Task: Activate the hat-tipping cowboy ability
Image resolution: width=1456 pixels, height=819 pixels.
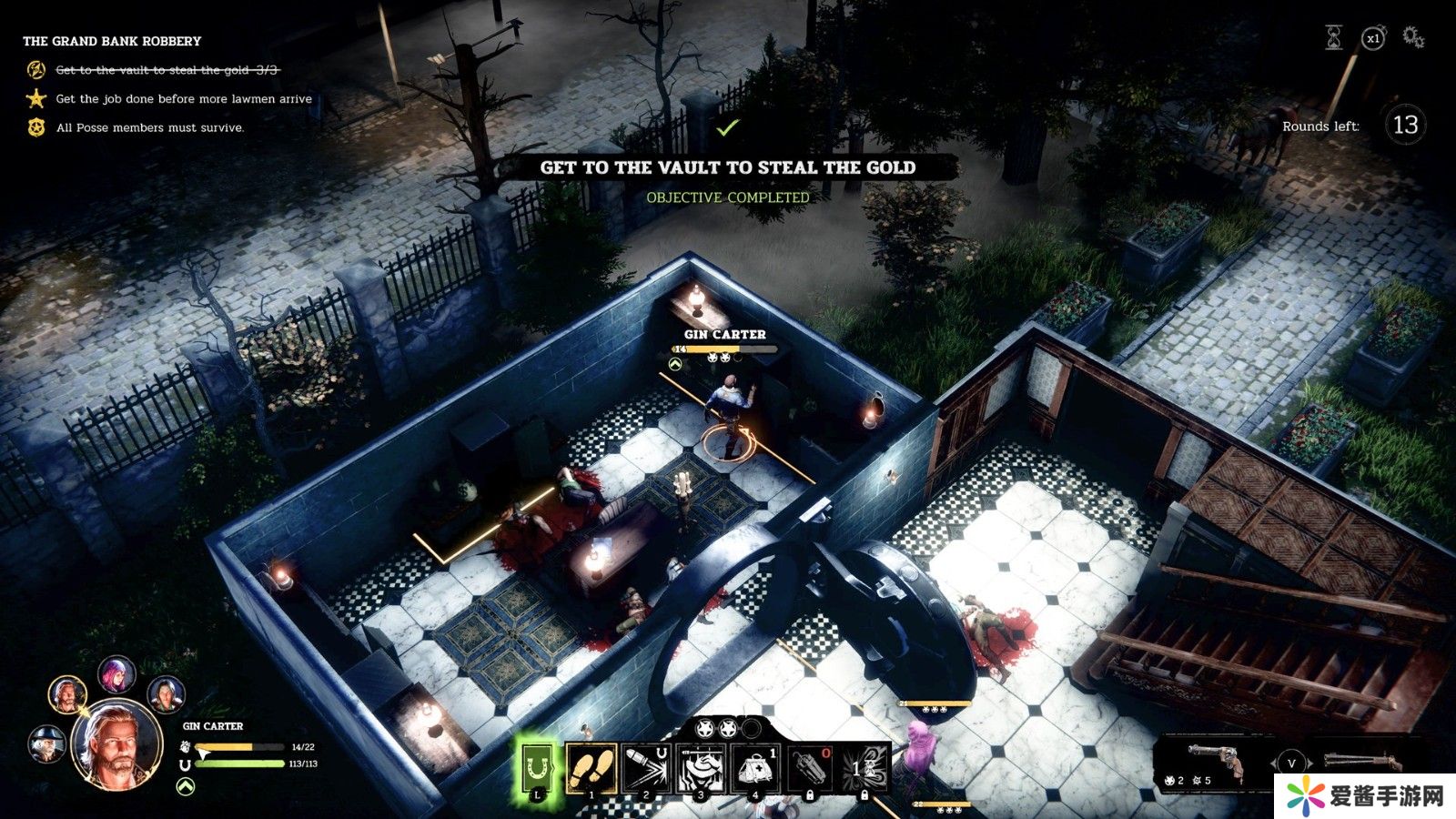Action: coord(700,768)
